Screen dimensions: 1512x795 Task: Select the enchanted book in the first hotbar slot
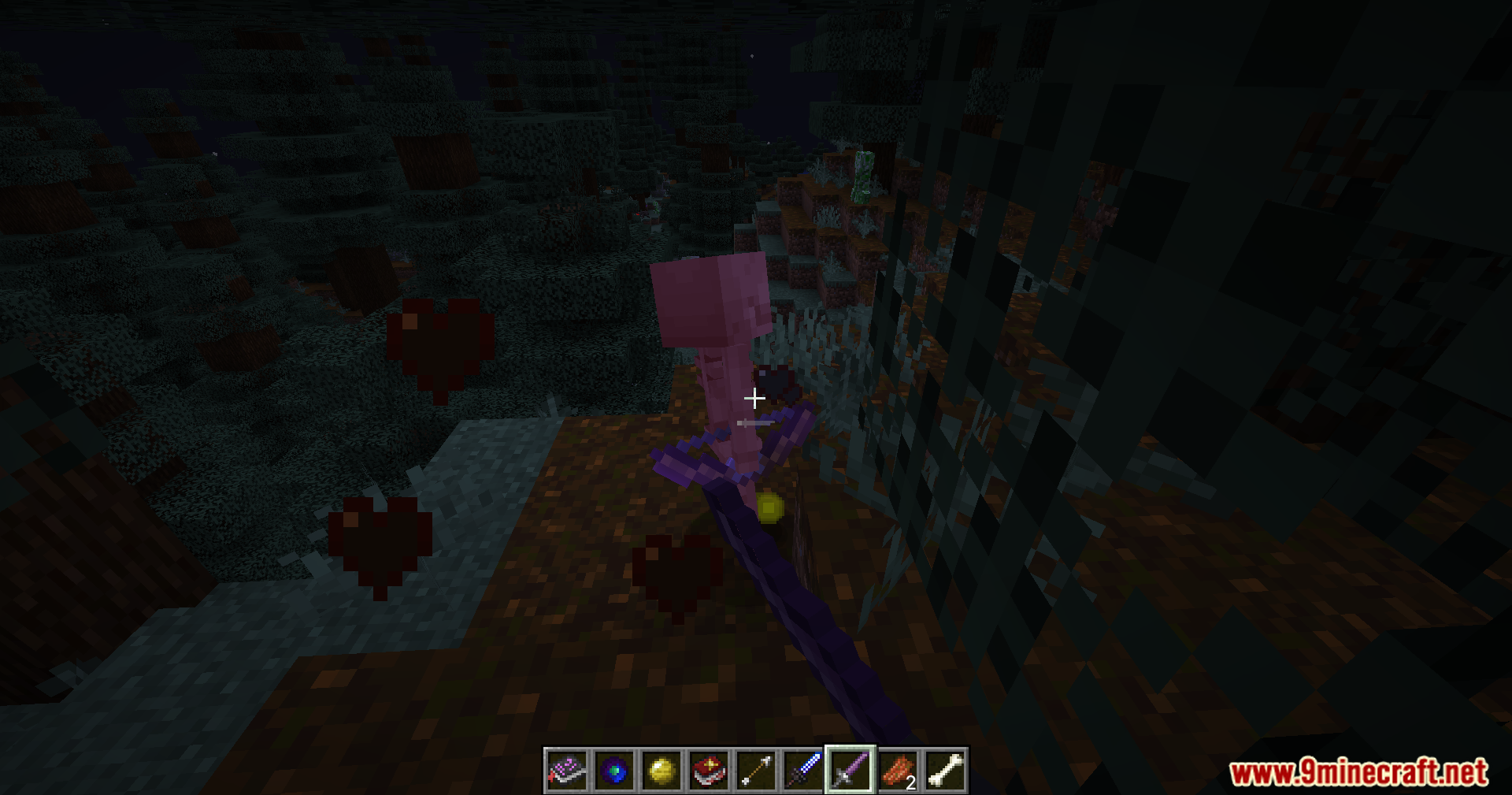pyautogui.click(x=566, y=771)
